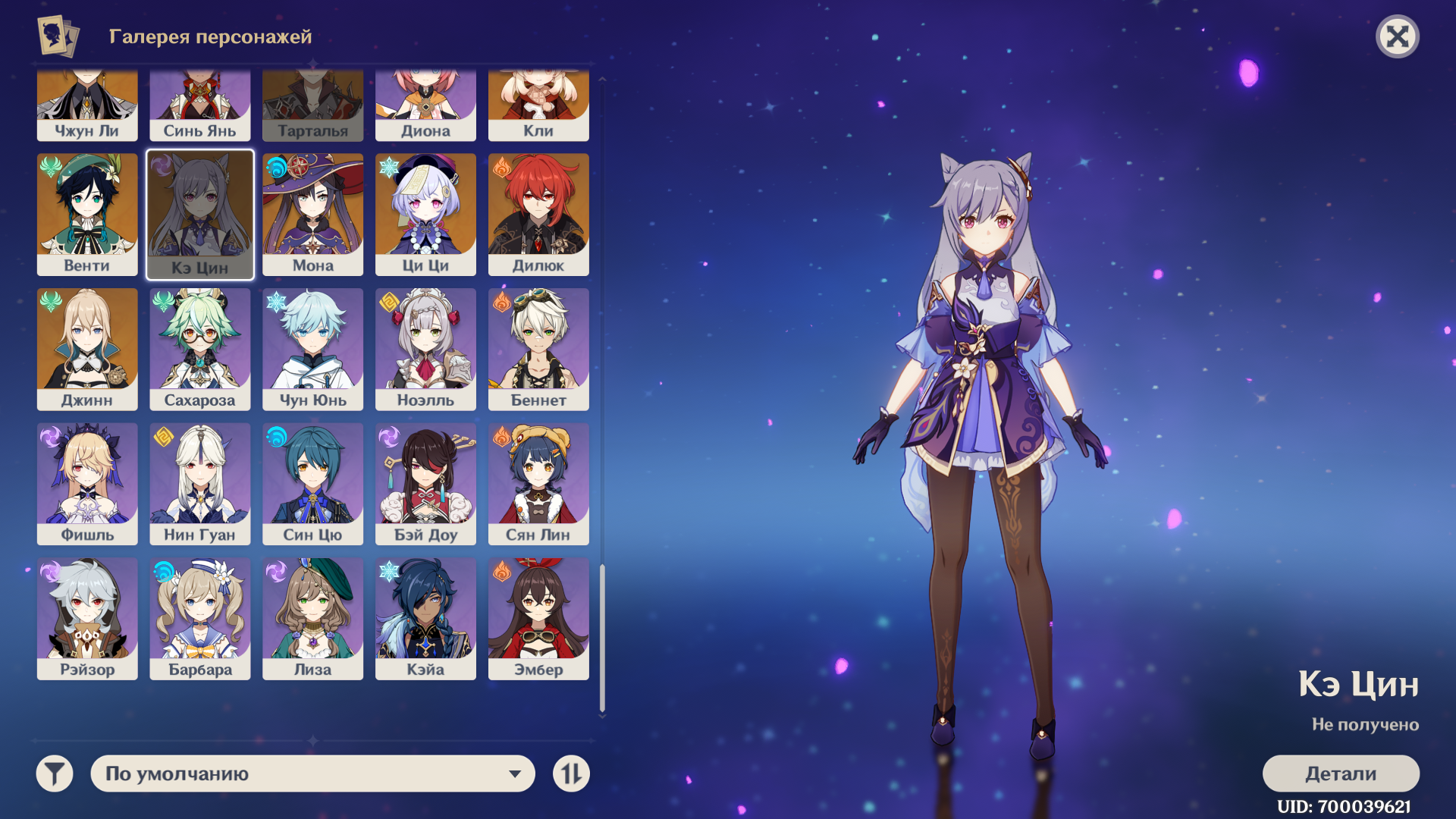
Task: Choose the Мона character card
Action: [x=312, y=214]
